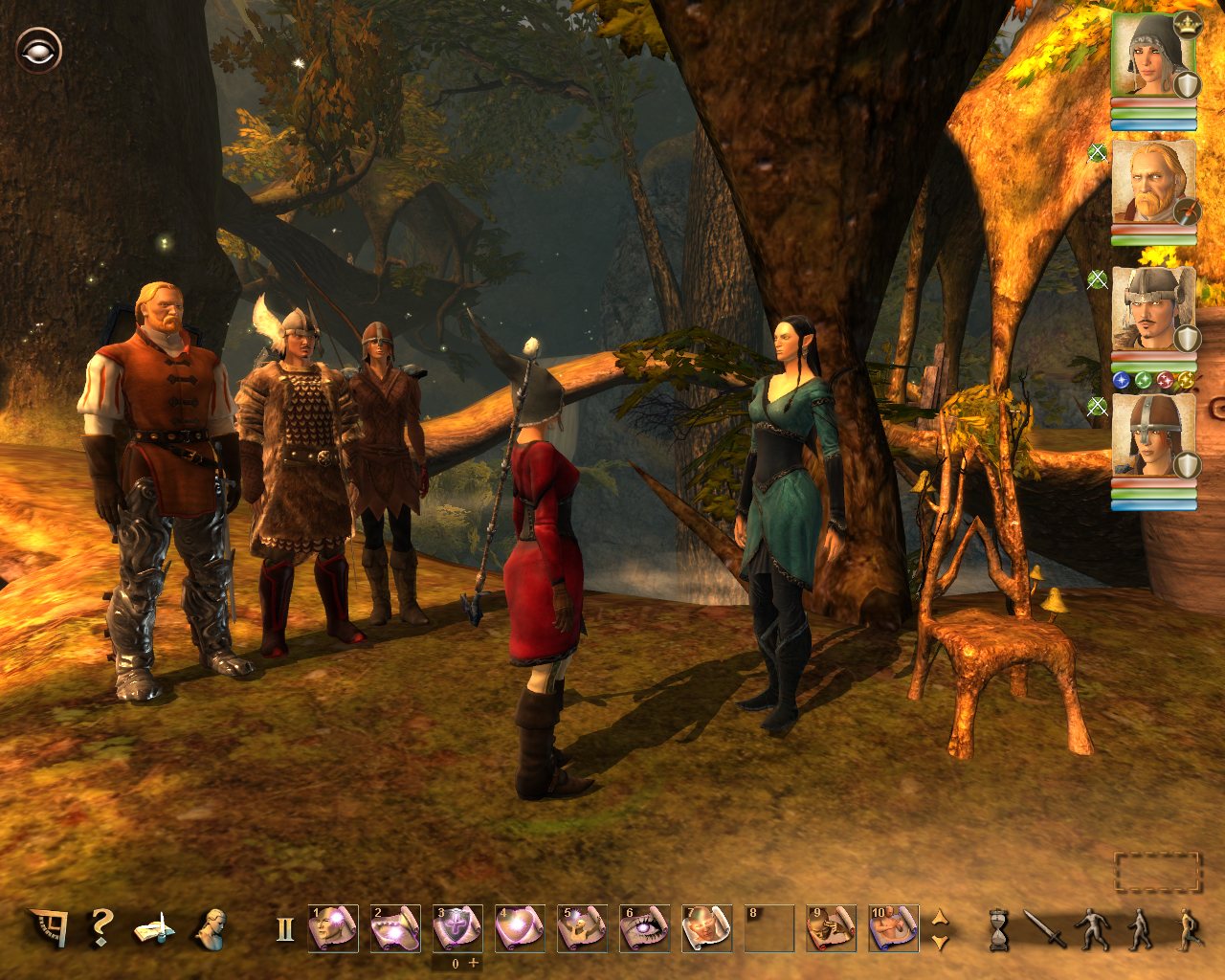The width and height of the screenshot is (1225, 980).
Task: Select the hooded woman party portrait
Action: [1153, 56]
